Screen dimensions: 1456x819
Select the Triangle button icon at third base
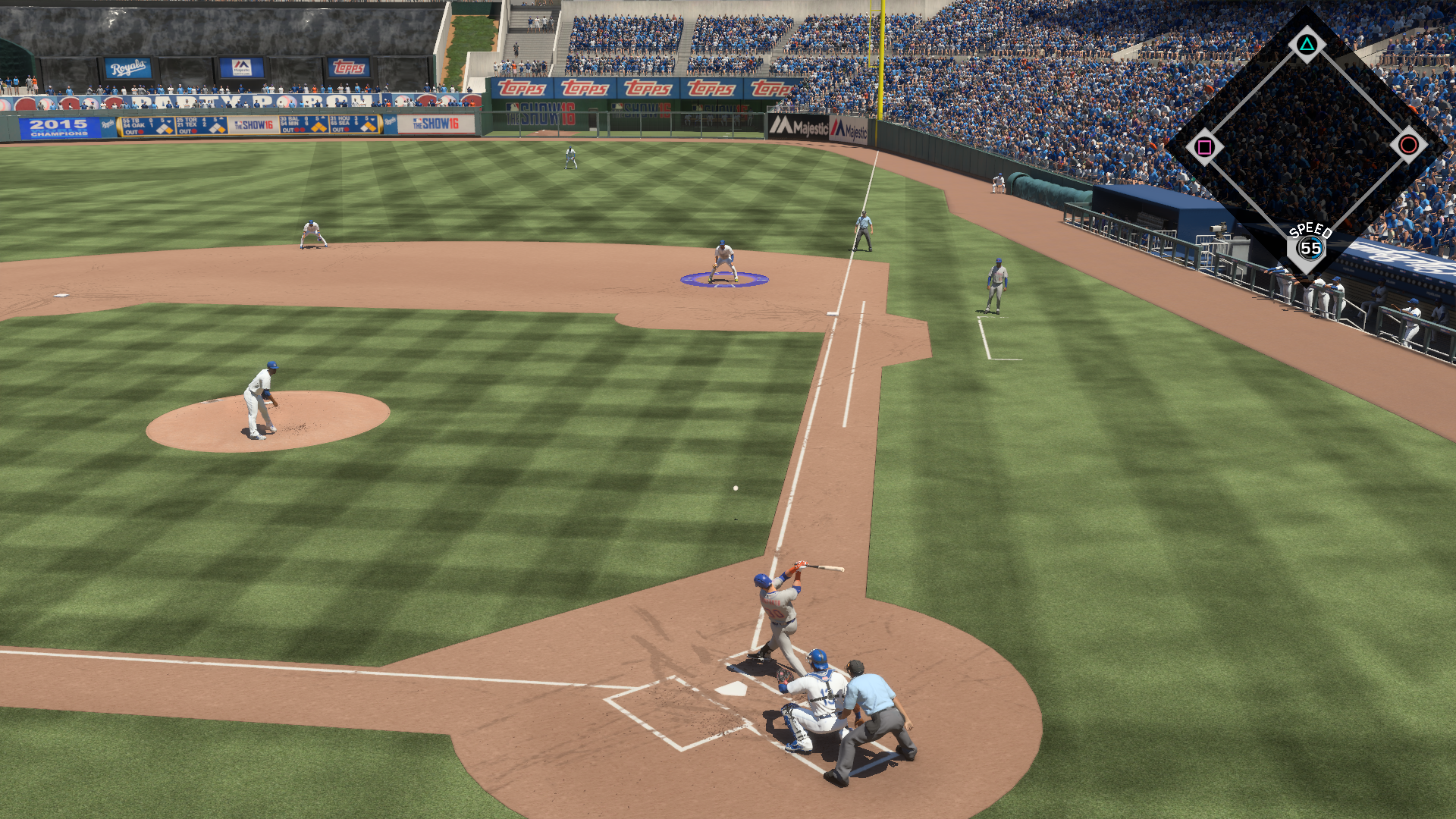coord(1306,45)
